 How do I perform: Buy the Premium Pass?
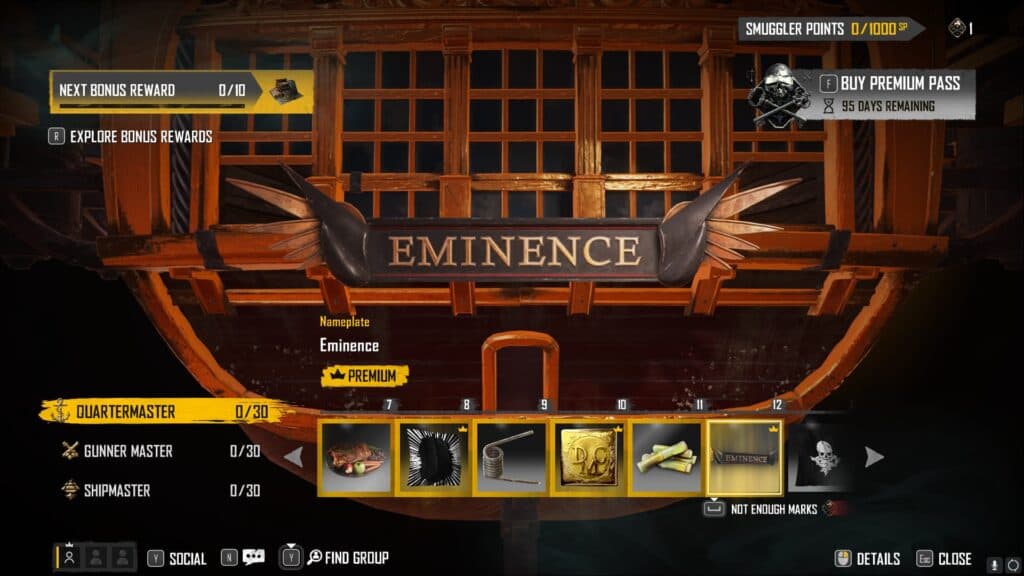(x=890, y=83)
